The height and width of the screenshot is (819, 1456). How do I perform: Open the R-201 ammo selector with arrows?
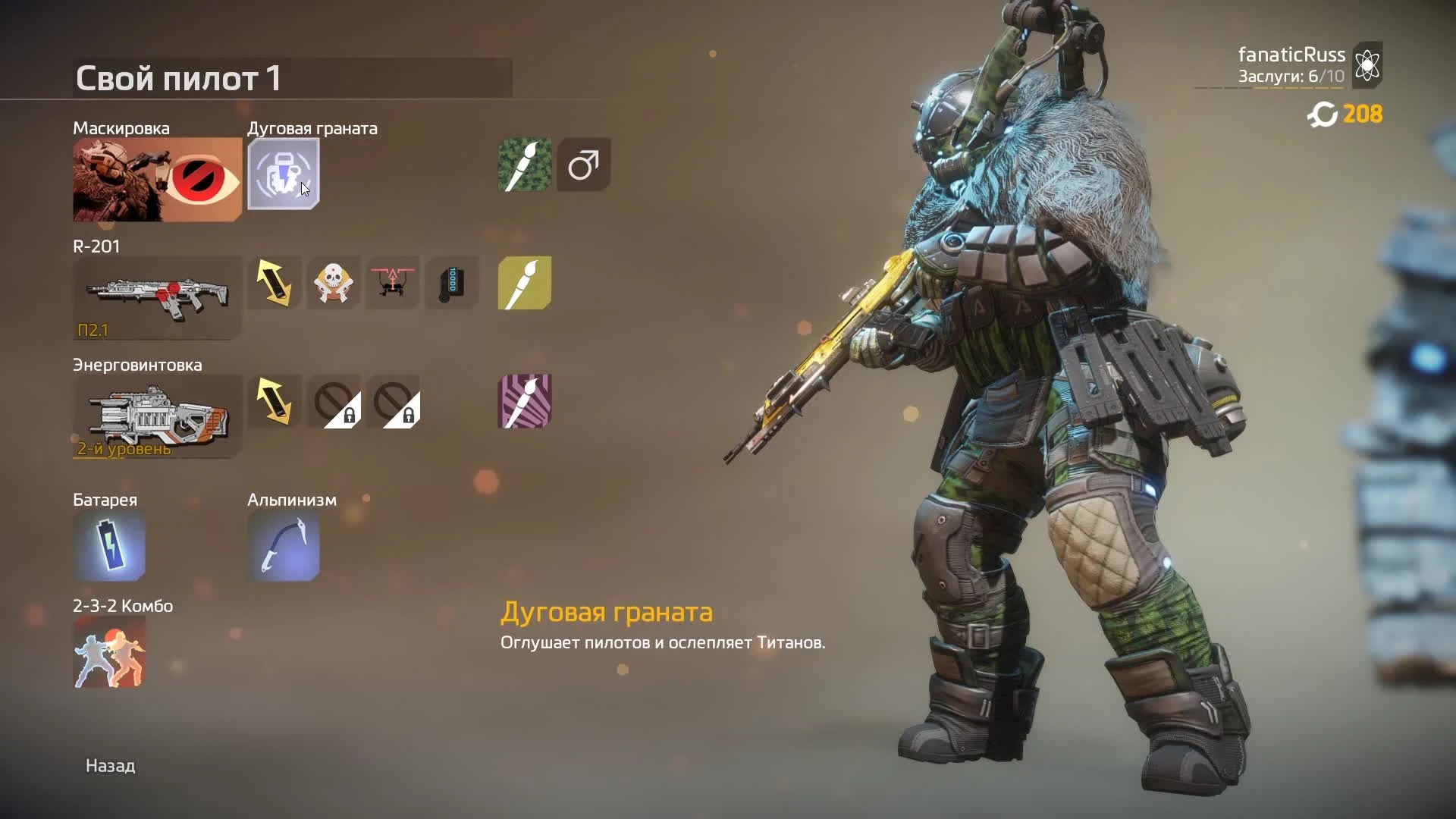(275, 283)
